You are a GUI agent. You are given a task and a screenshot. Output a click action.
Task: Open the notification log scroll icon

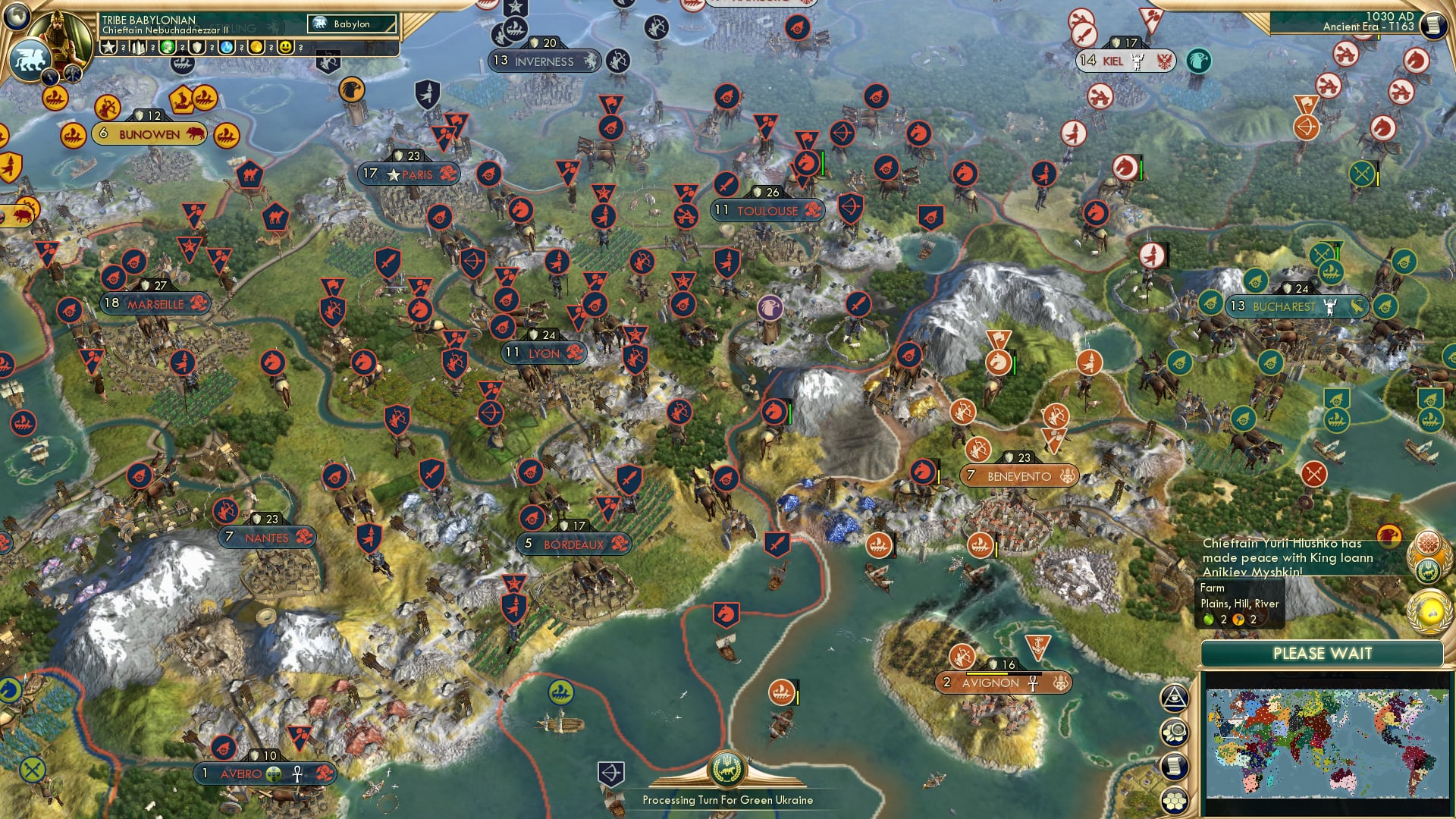click(x=1175, y=766)
